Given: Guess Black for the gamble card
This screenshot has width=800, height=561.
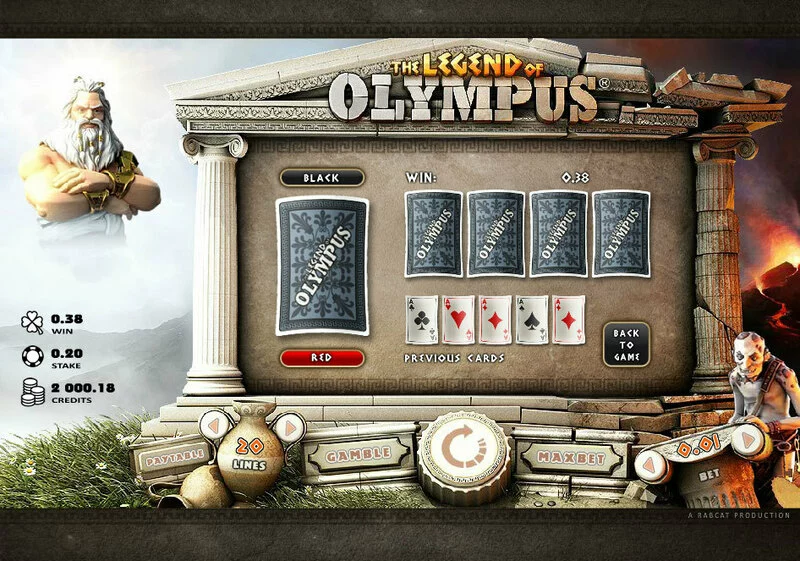Looking at the screenshot, I should point(321,177).
